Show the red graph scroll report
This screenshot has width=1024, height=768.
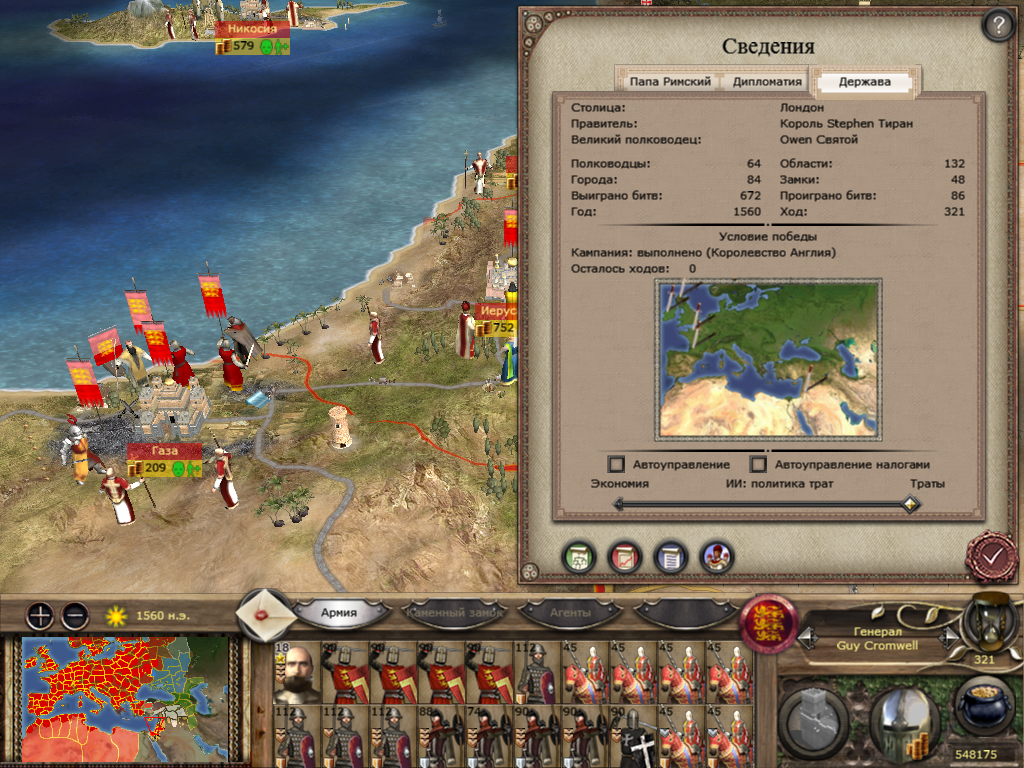point(624,557)
